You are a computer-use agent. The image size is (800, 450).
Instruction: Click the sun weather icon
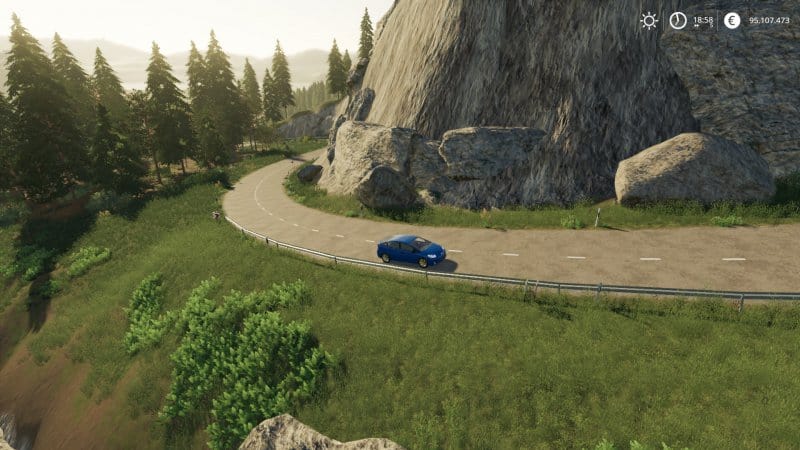click(x=649, y=20)
